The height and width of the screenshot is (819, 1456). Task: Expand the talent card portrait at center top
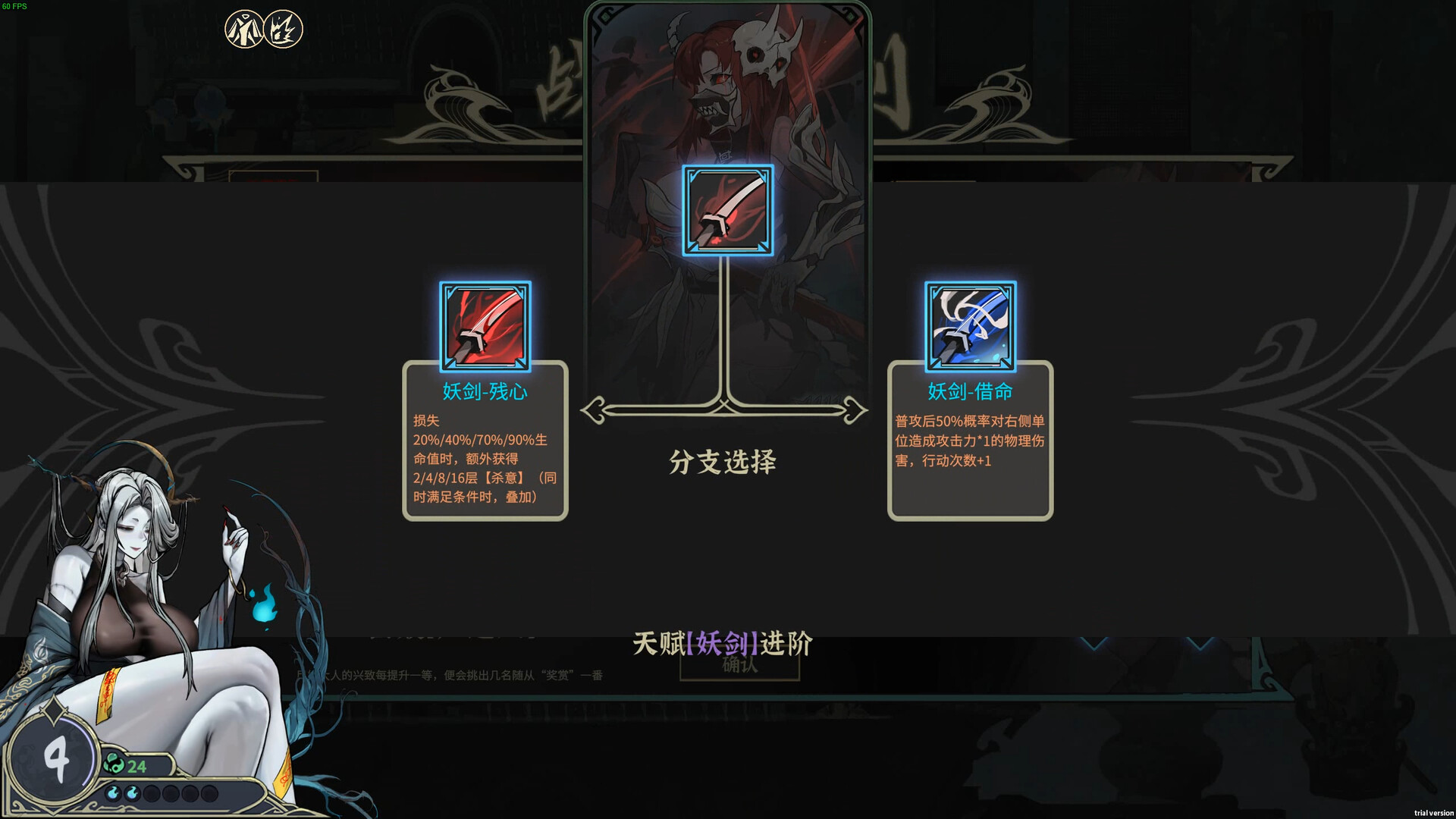pyautogui.click(x=726, y=91)
